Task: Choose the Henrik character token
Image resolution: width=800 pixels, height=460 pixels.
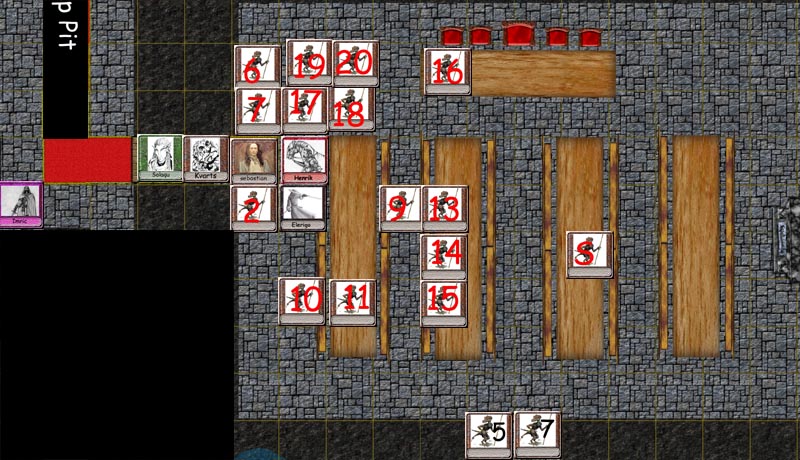Action: click(x=304, y=159)
